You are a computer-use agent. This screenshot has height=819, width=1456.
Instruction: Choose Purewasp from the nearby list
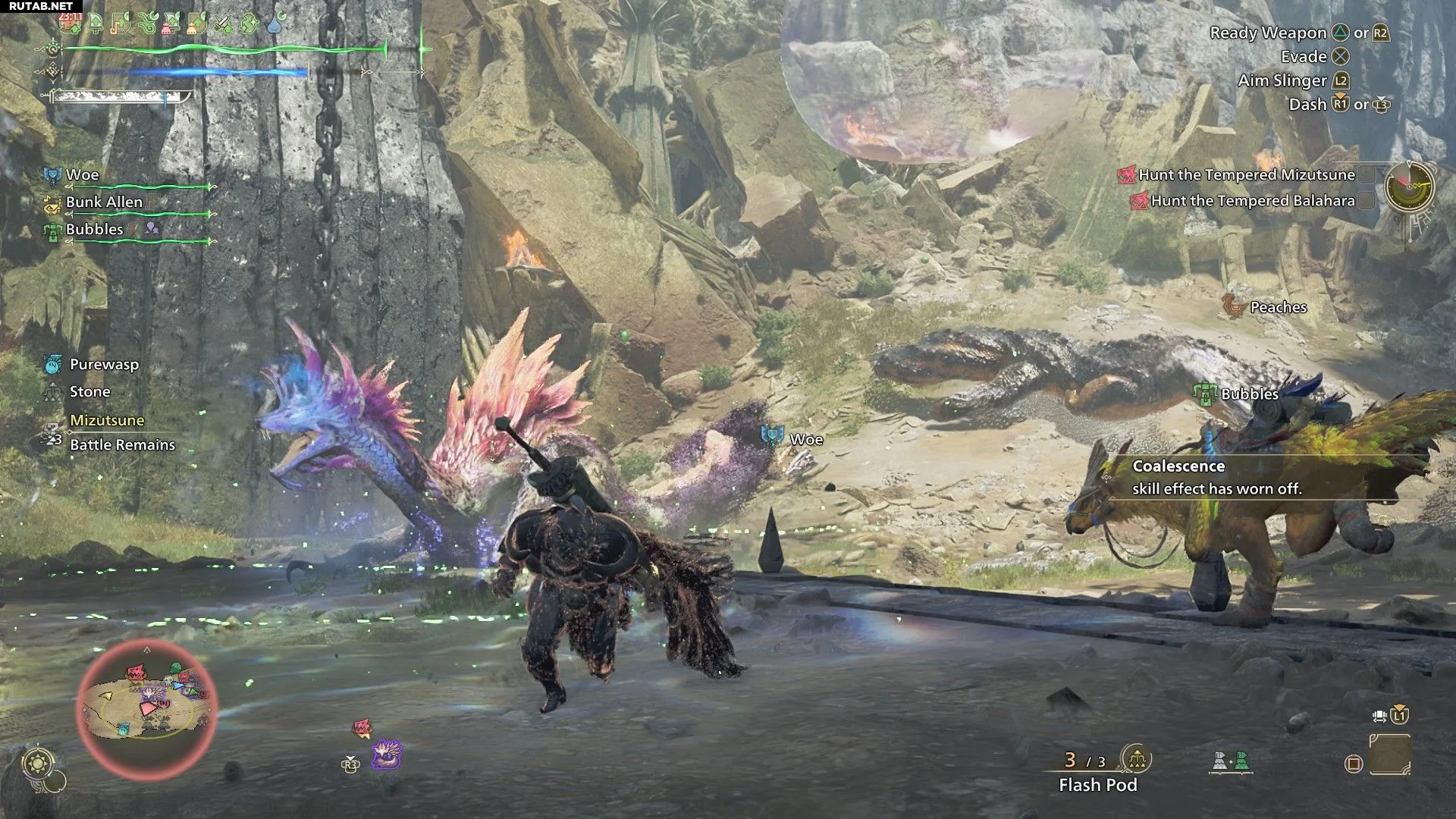[104, 365]
